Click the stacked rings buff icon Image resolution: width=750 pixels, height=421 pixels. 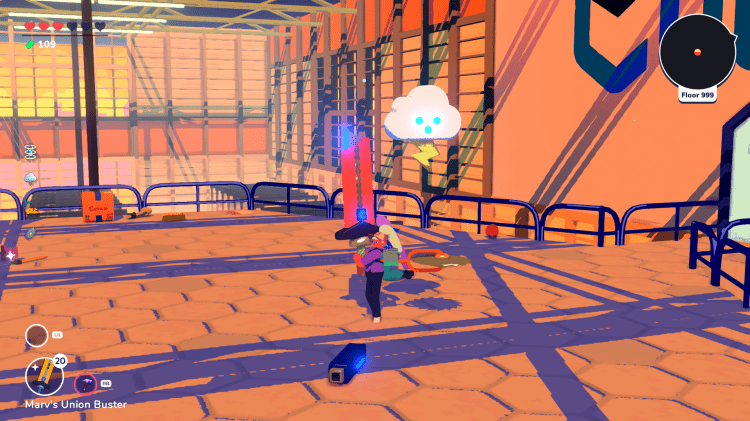tap(30, 151)
